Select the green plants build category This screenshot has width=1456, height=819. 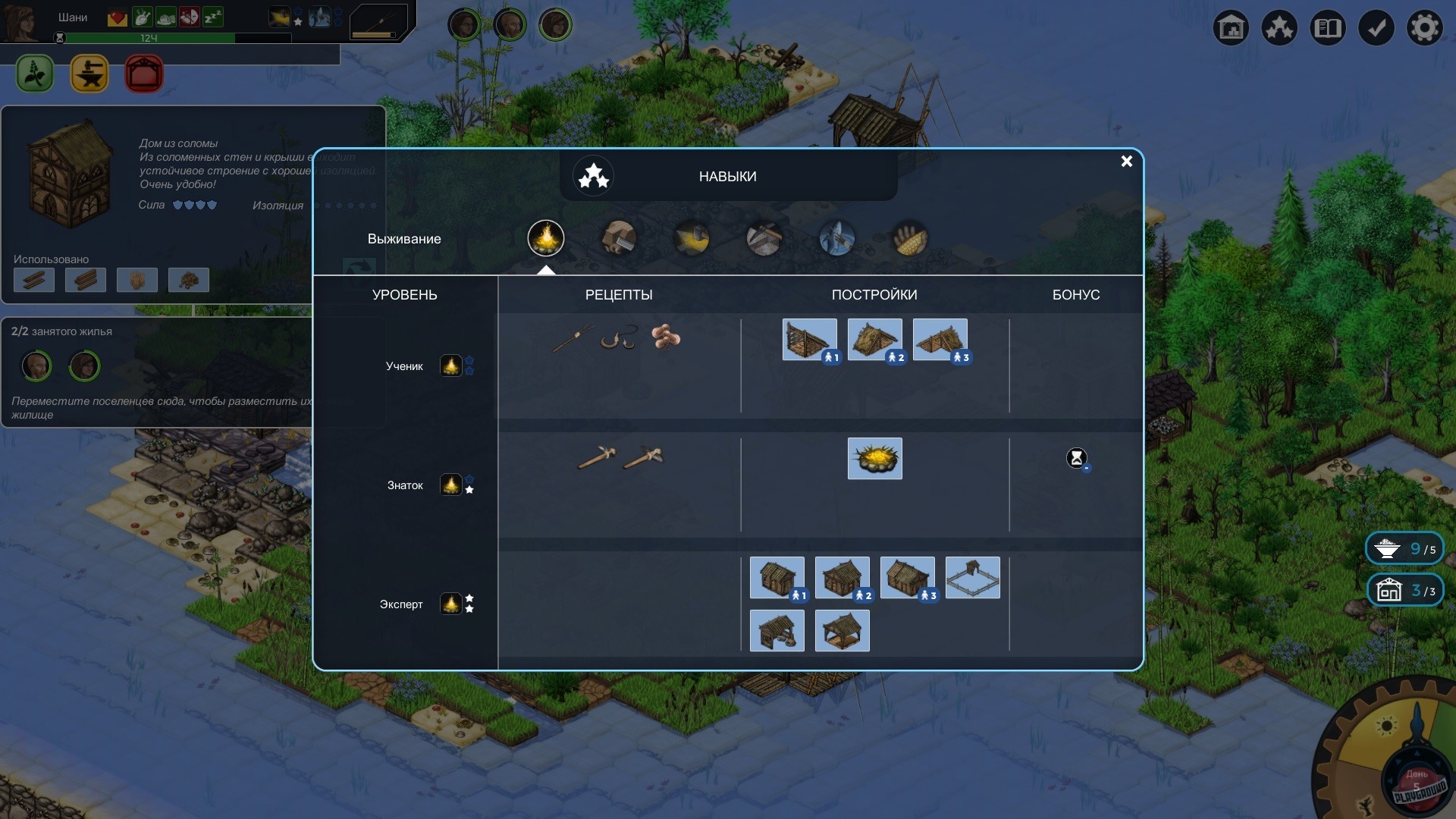click(x=34, y=74)
